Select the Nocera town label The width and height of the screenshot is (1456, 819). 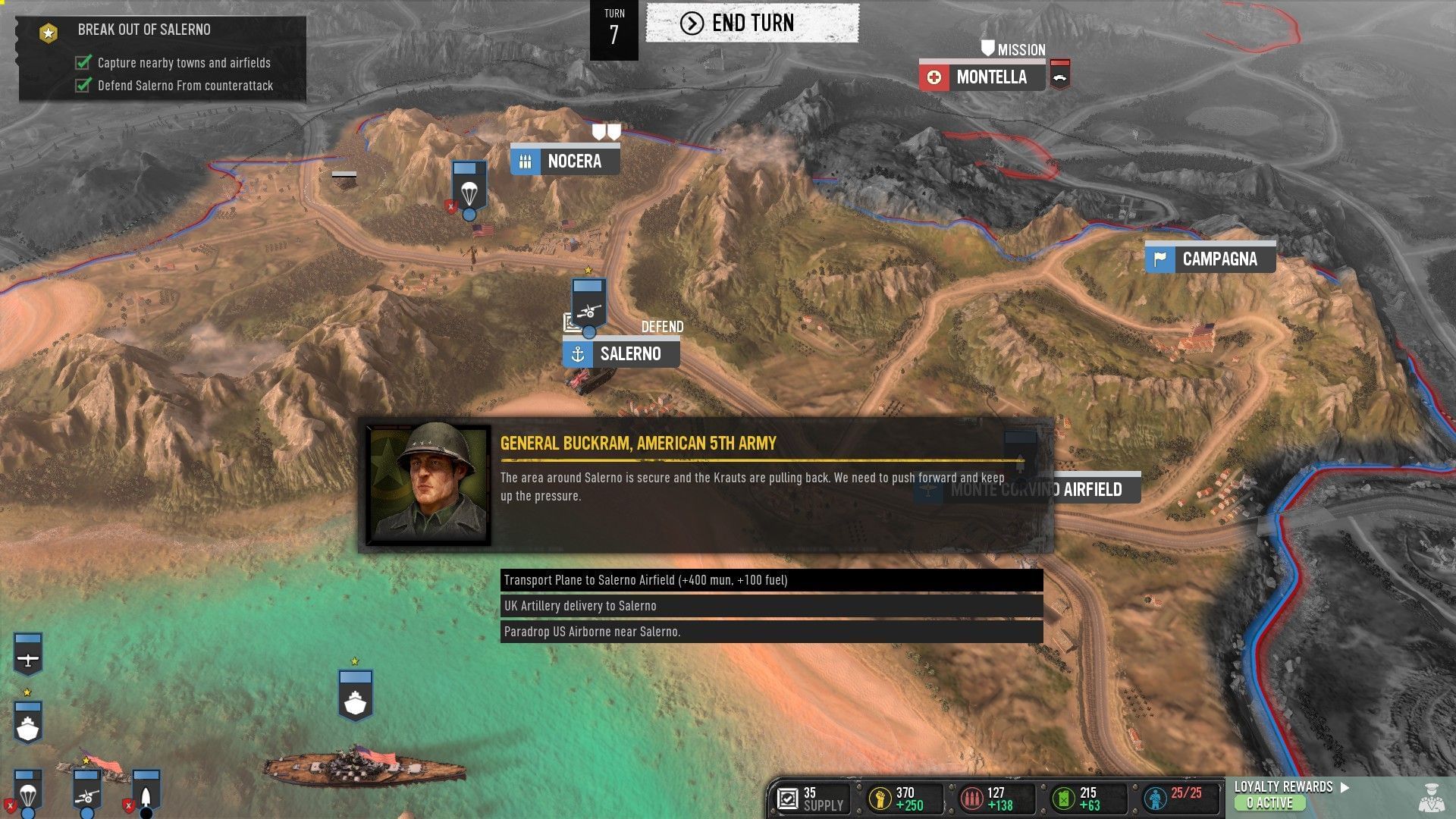pyautogui.click(x=574, y=161)
